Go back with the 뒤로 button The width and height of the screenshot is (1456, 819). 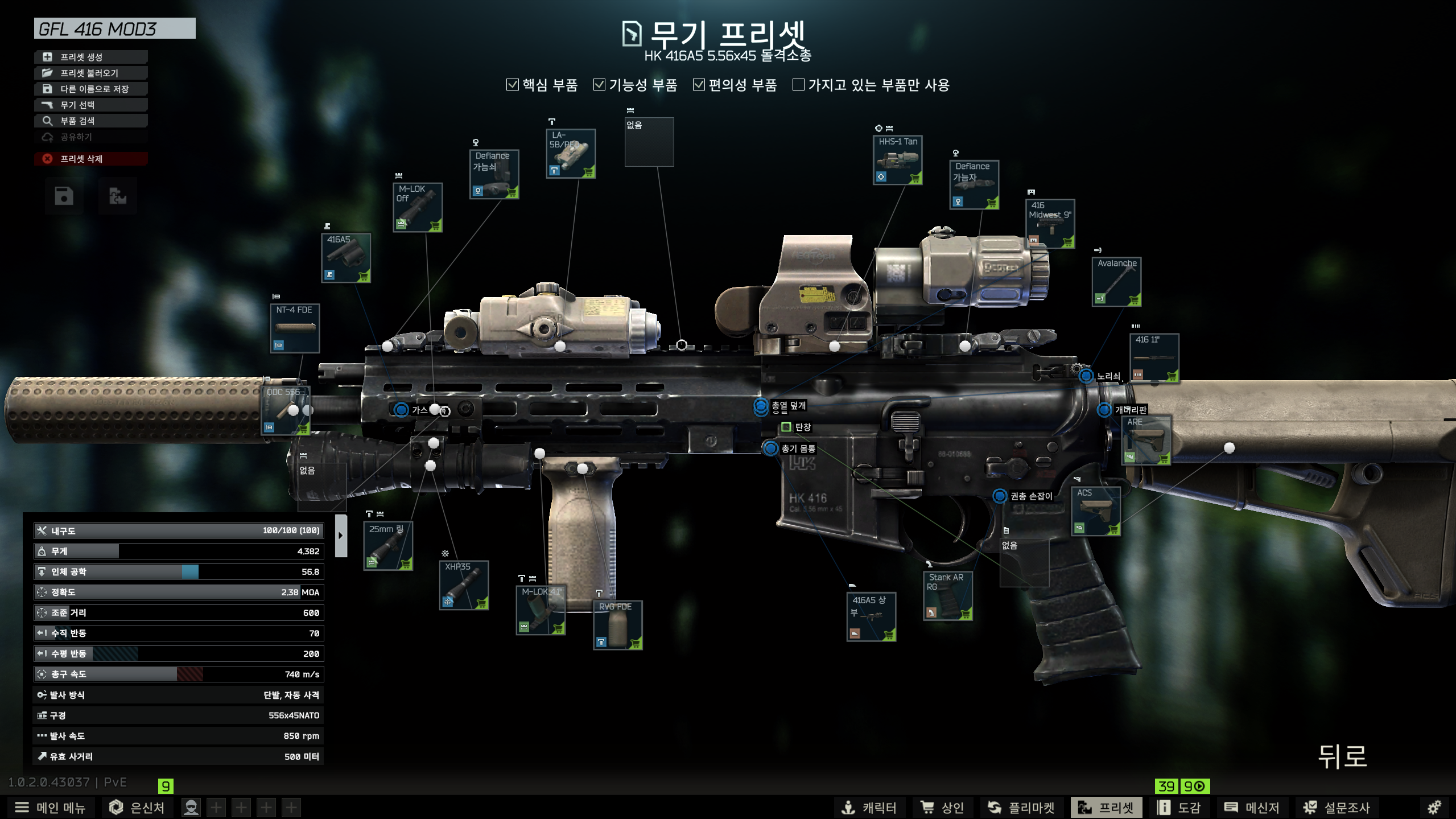pos(1342,756)
